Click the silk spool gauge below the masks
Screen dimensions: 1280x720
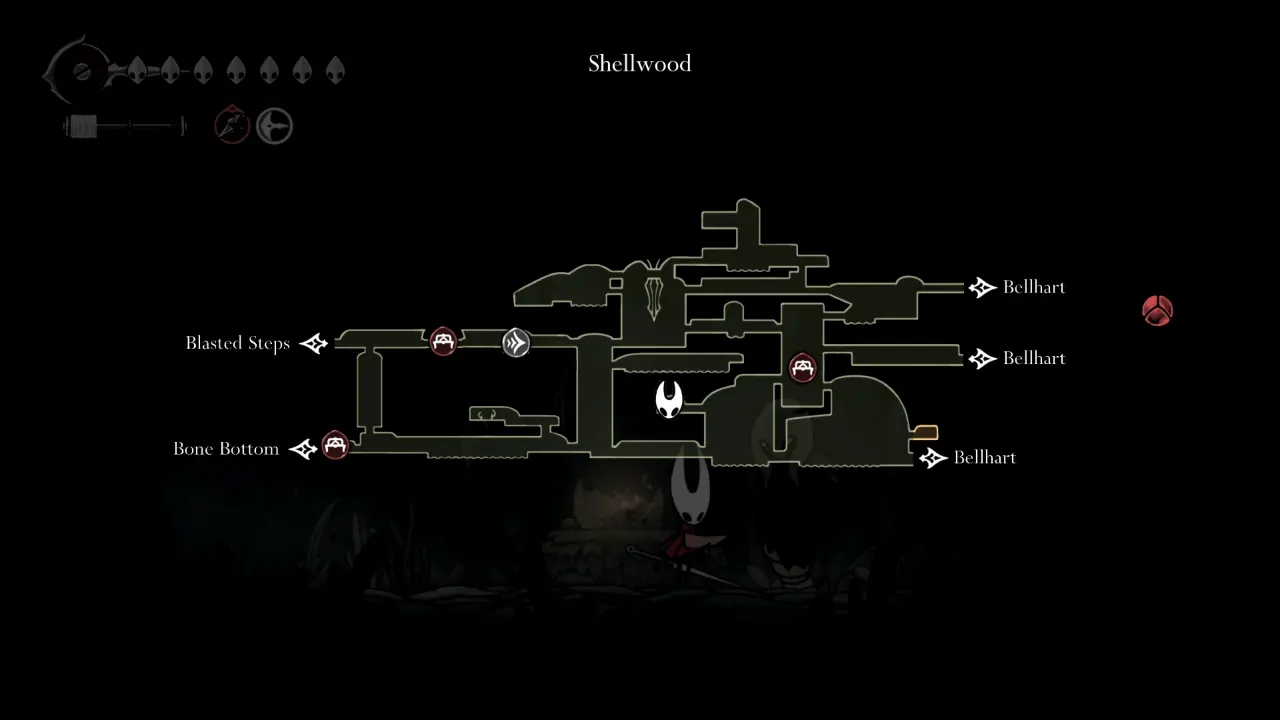click(x=123, y=126)
